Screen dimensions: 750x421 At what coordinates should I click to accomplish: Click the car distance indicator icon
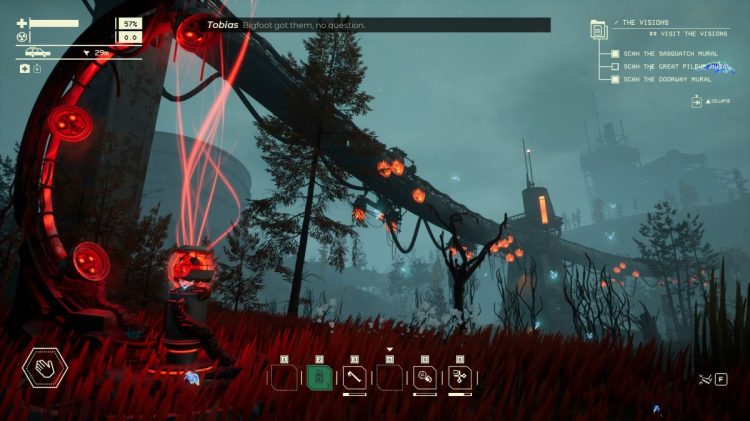click(38, 52)
